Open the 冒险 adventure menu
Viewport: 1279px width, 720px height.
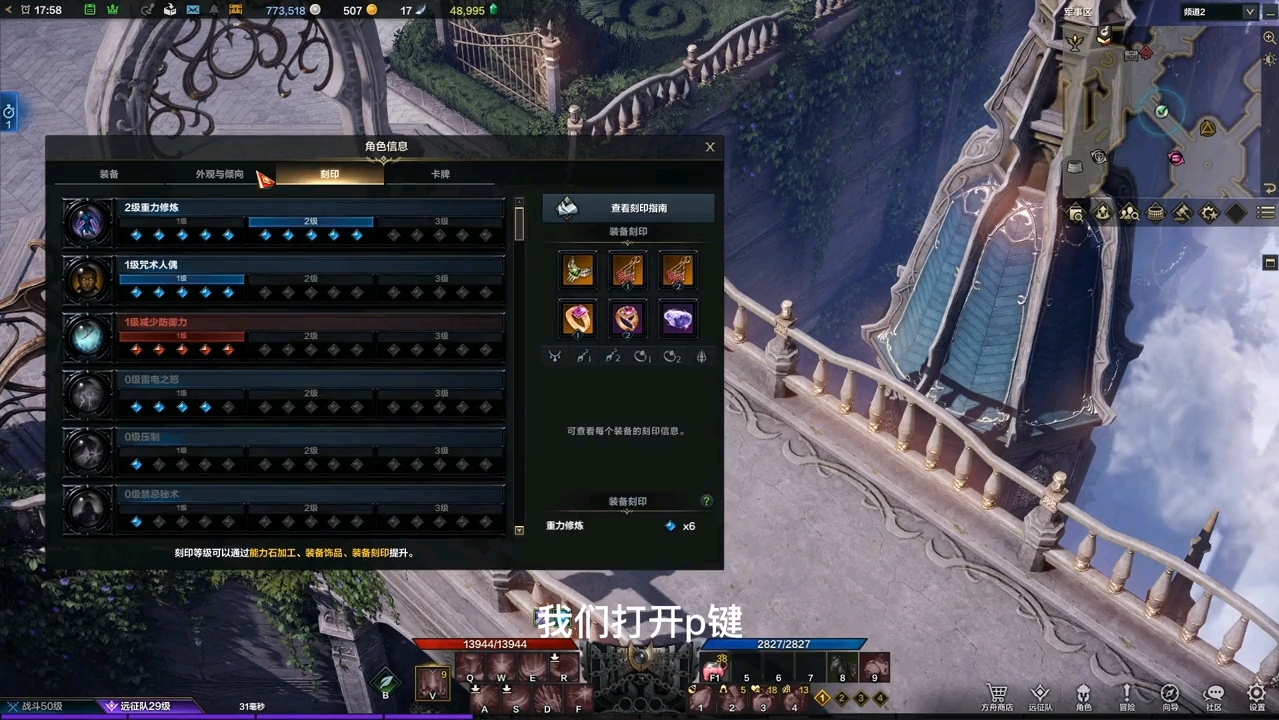point(1126,696)
